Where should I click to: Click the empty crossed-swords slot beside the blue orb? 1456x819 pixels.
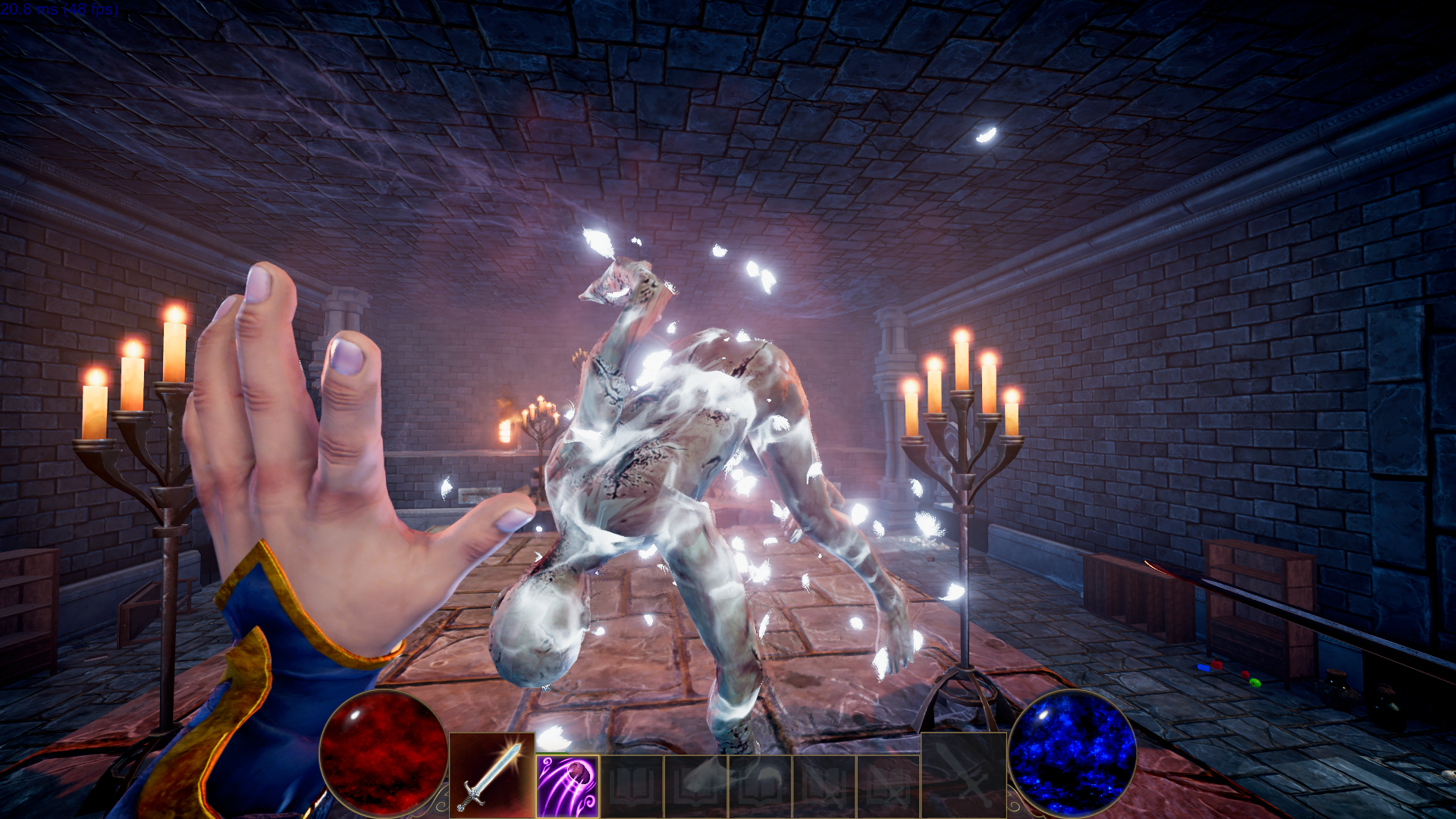963,775
